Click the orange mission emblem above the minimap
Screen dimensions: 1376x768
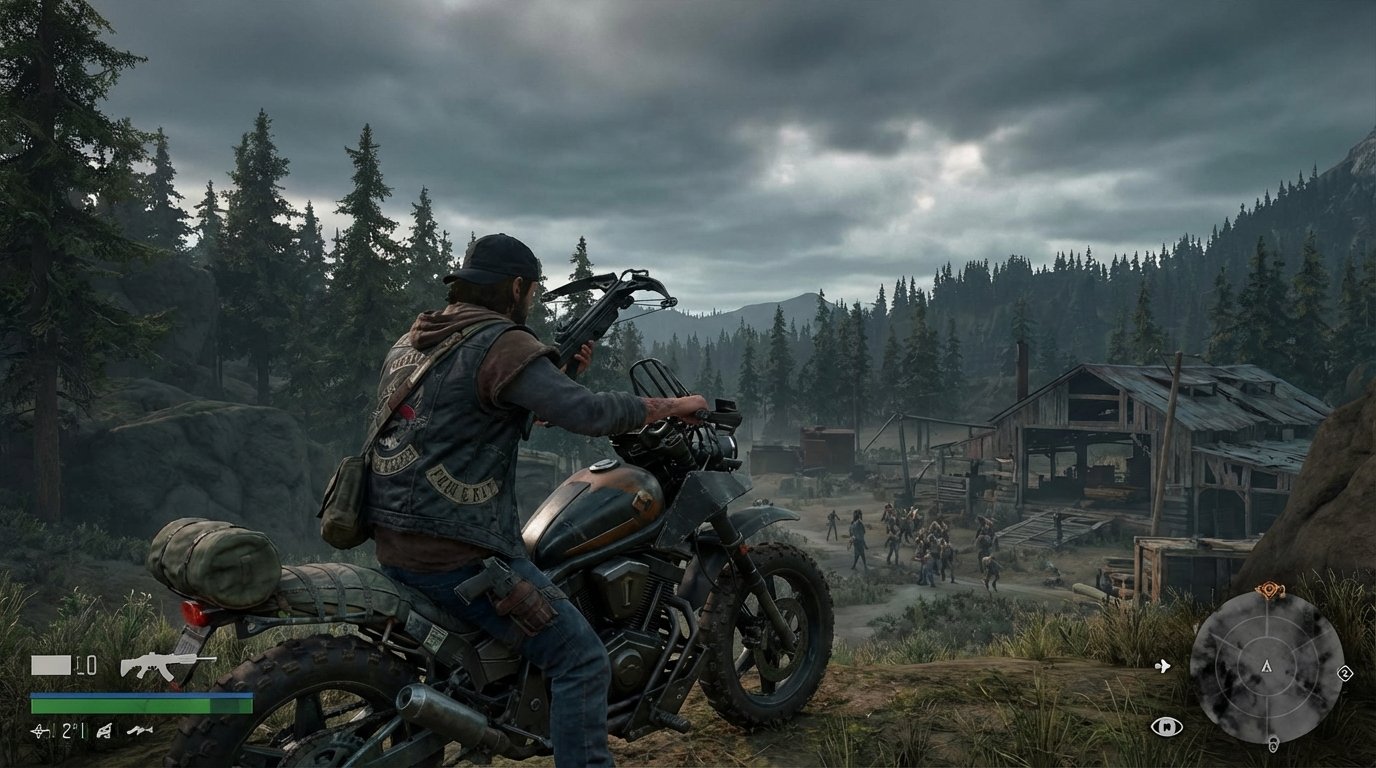pyautogui.click(x=1269, y=588)
